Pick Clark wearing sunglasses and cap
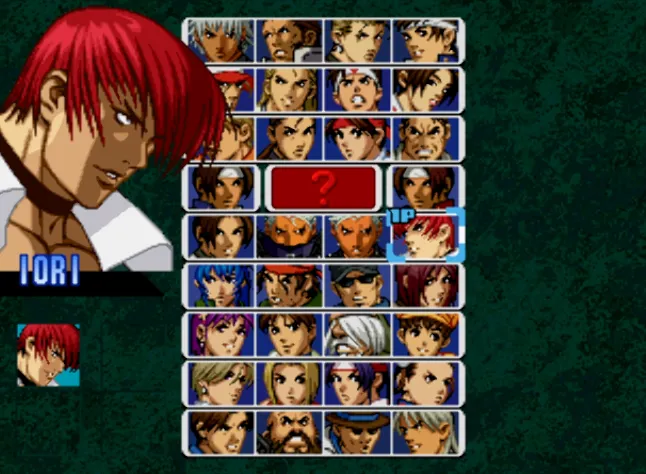Image resolution: width=646 pixels, height=474 pixels. pos(358,285)
